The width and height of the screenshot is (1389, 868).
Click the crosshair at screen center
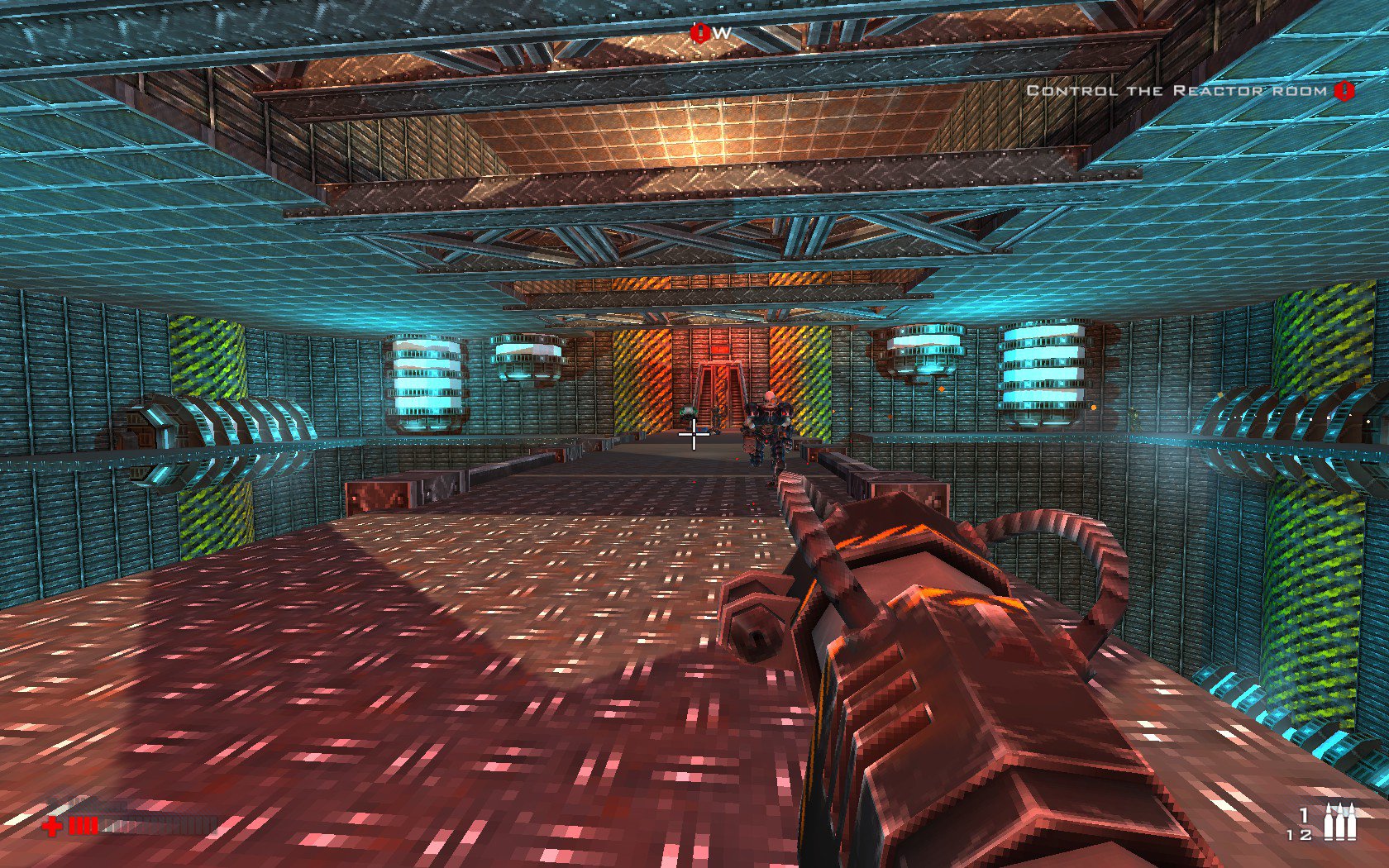coord(693,434)
